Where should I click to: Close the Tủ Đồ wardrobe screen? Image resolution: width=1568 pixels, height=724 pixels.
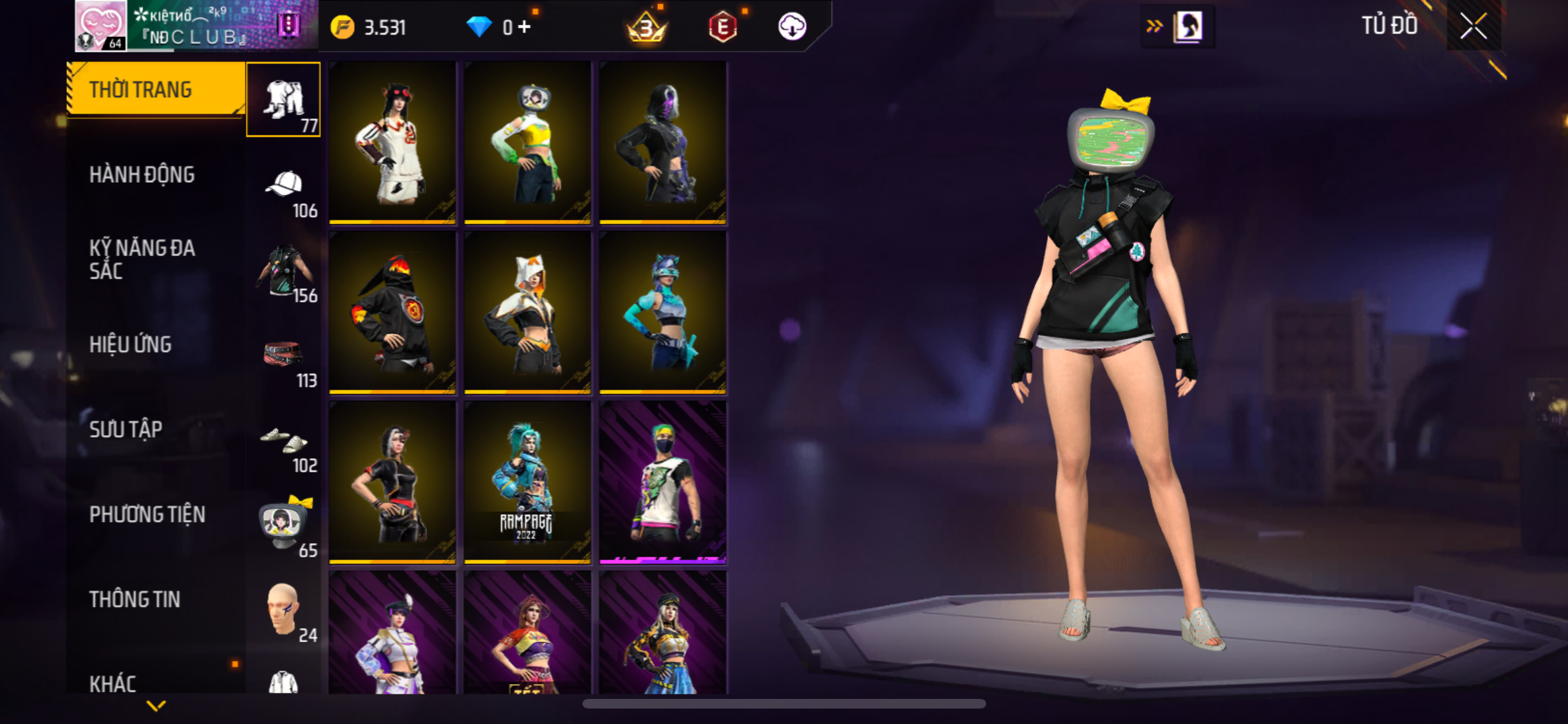point(1473,26)
